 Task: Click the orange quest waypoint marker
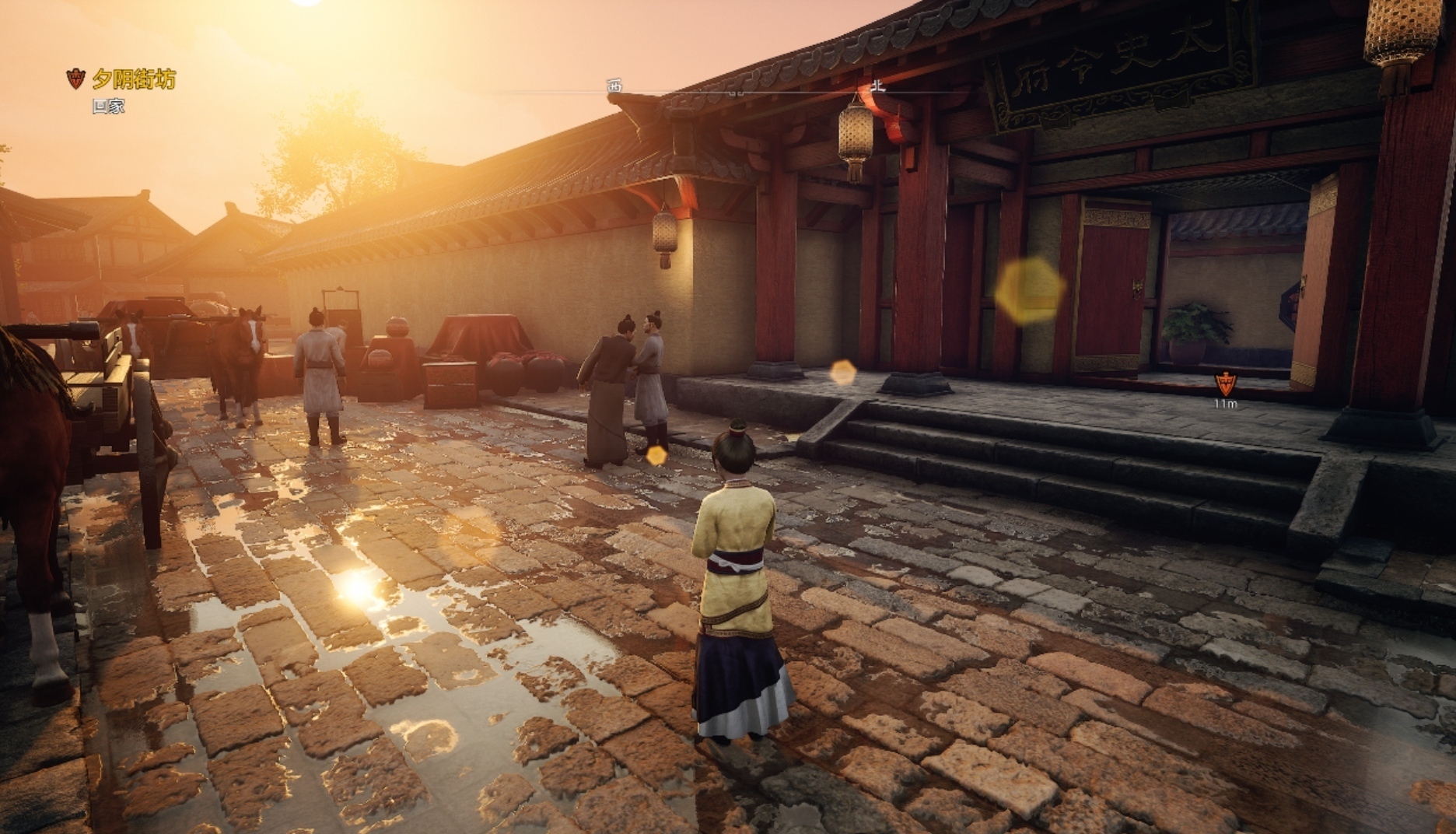coord(1226,383)
